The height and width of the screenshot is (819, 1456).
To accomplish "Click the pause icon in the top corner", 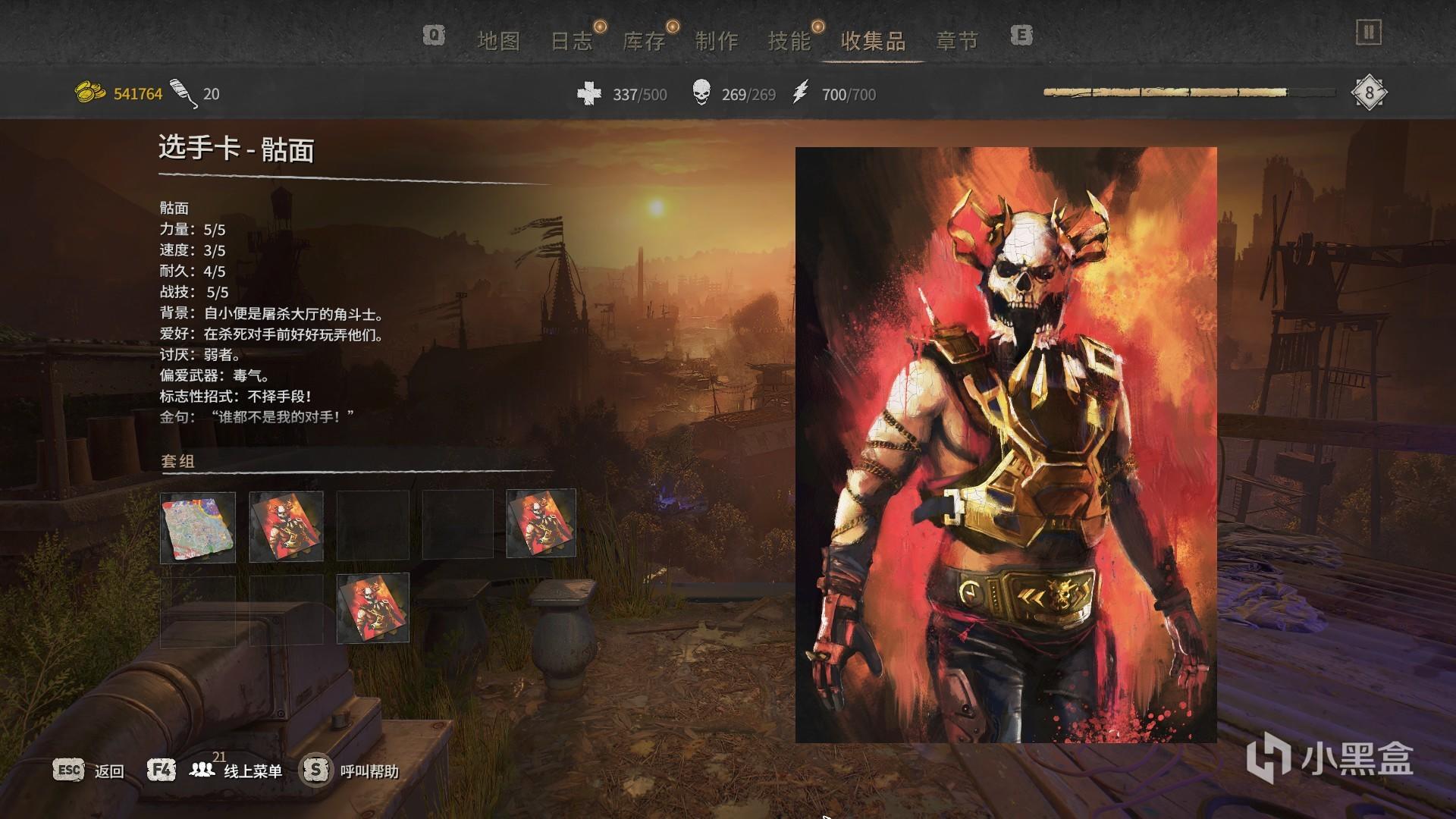I will 1369,33.
